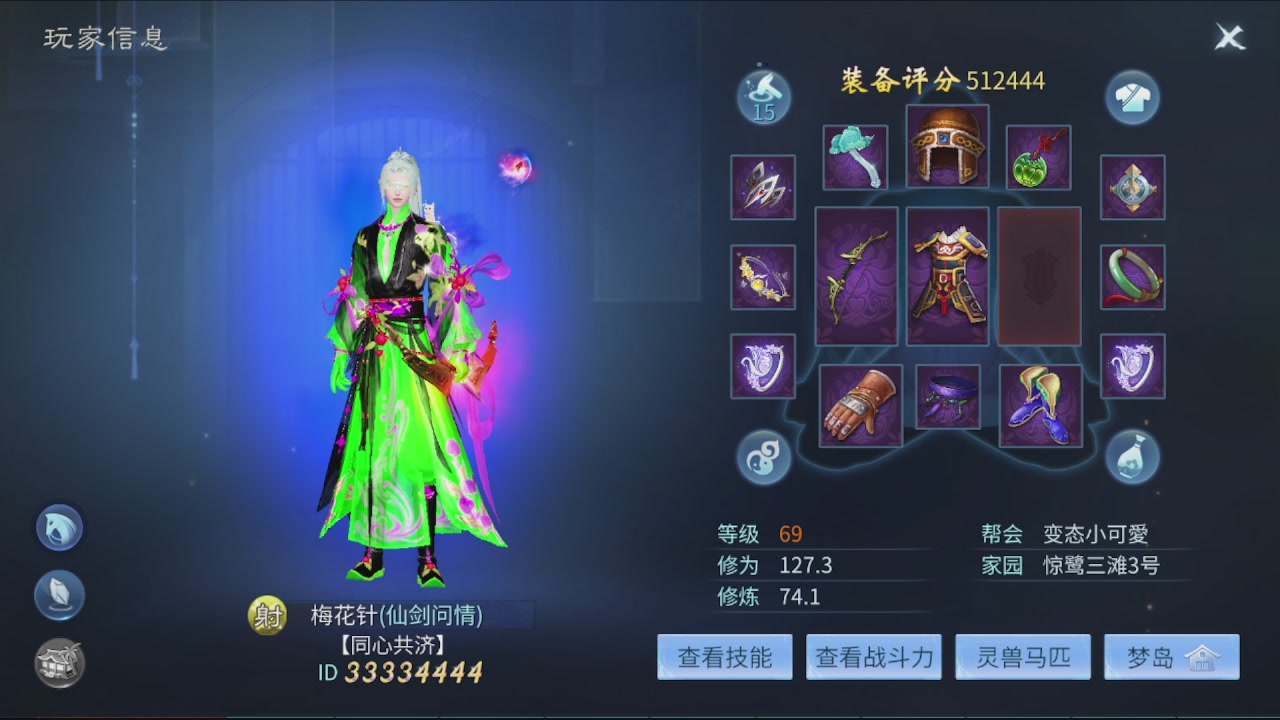
Task: Open the fashion outfit icon in top-right corner
Action: (1133, 97)
